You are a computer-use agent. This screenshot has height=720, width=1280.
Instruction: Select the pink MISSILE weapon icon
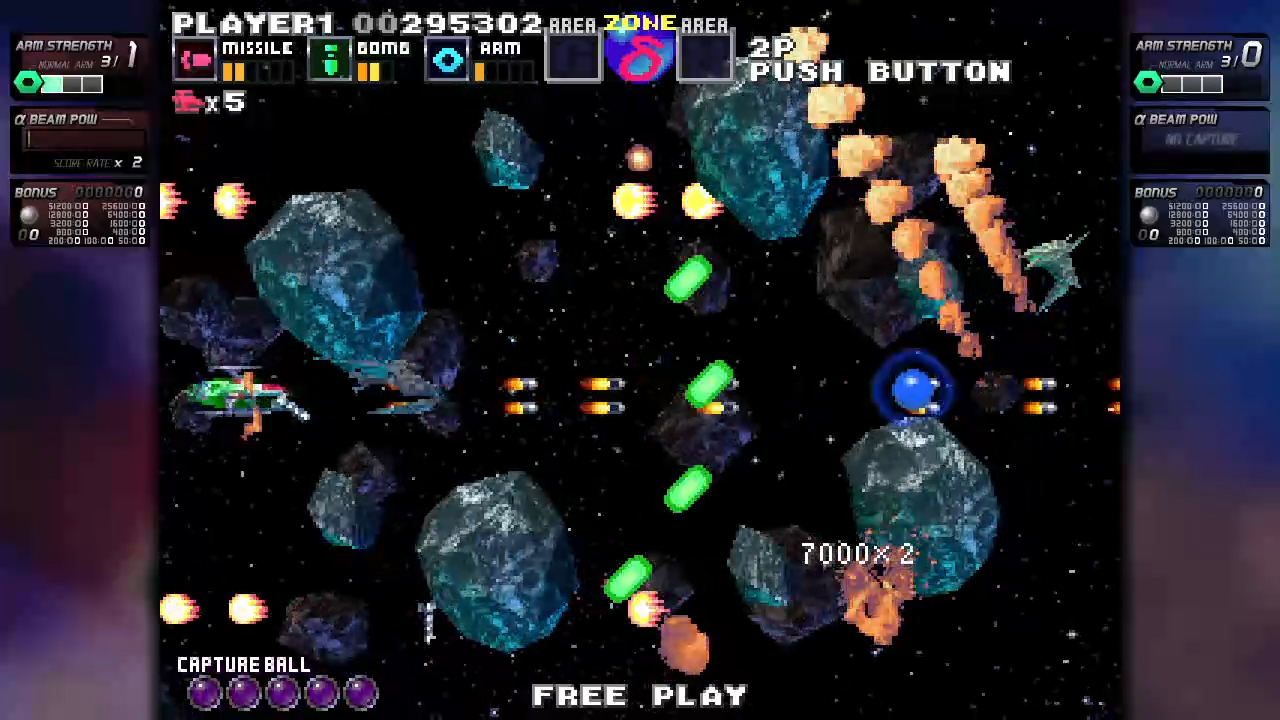197,60
